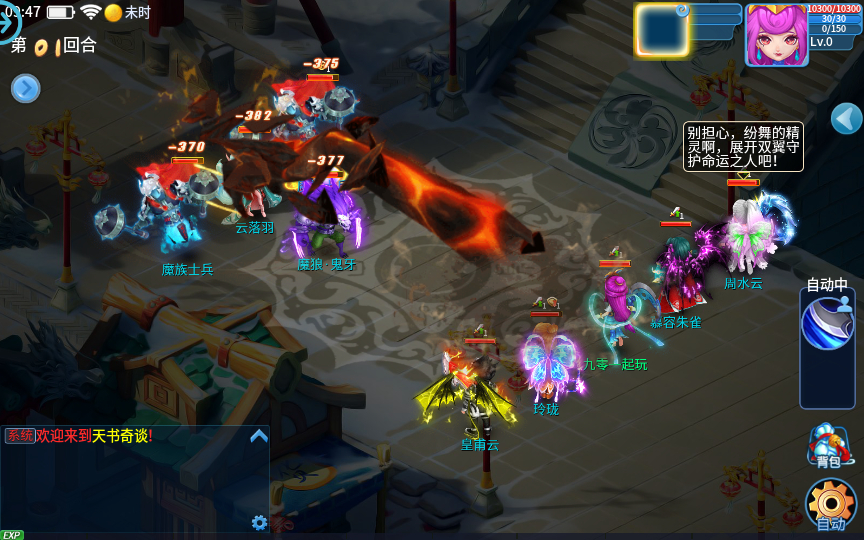This screenshot has width=864, height=540.
Task: Toggle the 自动 auto-battle gear button
Action: 830,503
